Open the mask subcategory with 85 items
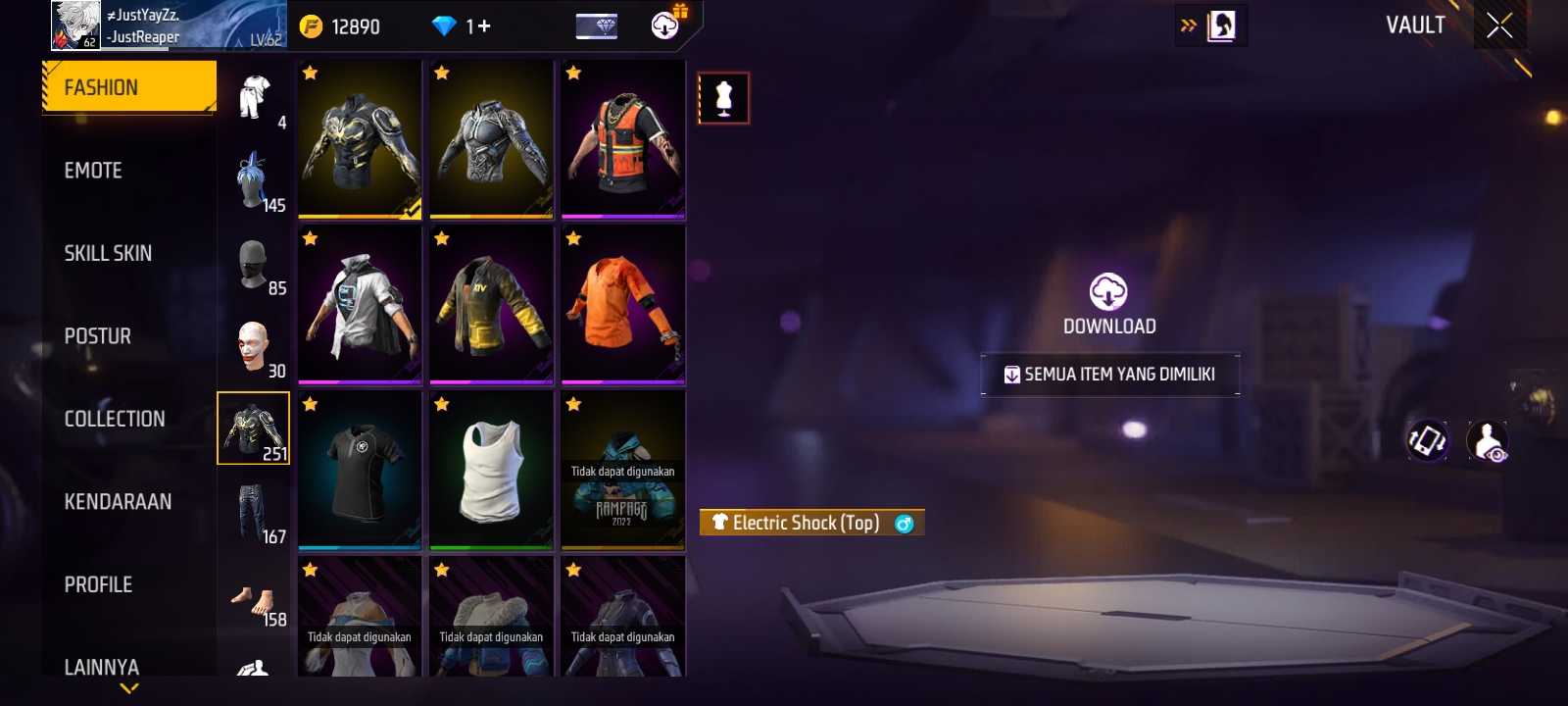Viewport: 1568px width, 706px height. coord(254,263)
